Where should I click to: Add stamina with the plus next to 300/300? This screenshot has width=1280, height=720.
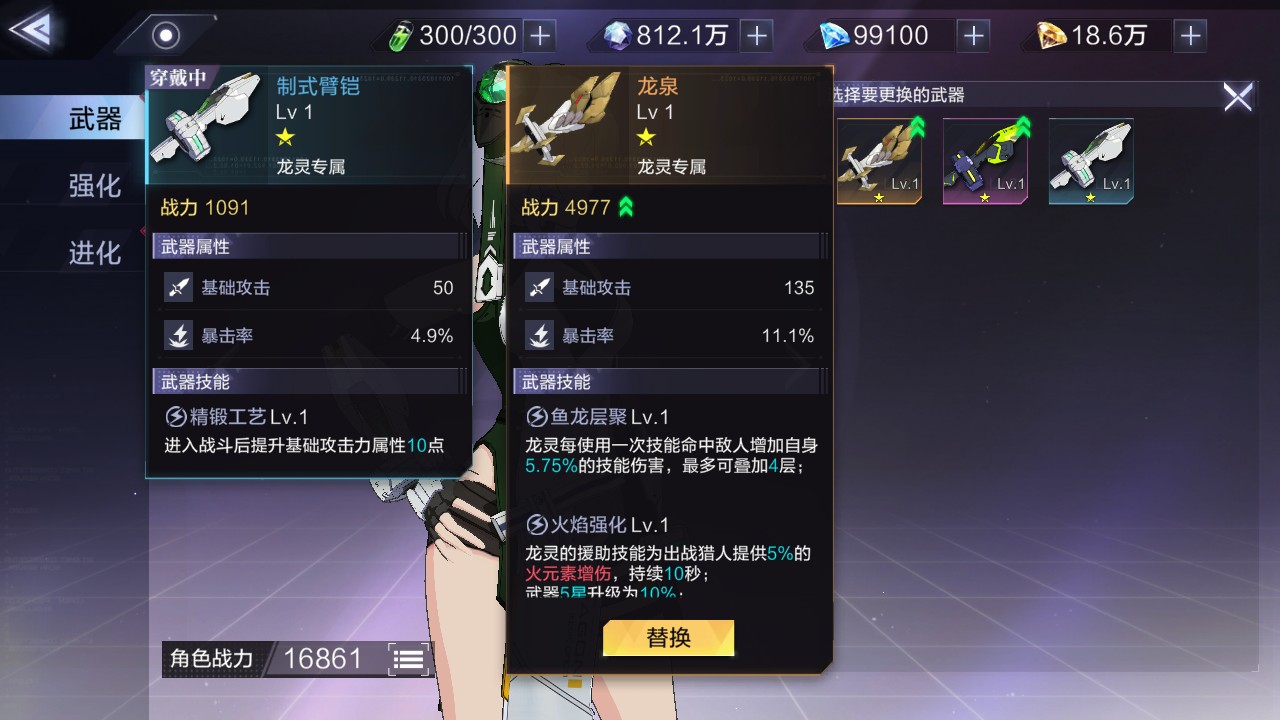pos(540,36)
